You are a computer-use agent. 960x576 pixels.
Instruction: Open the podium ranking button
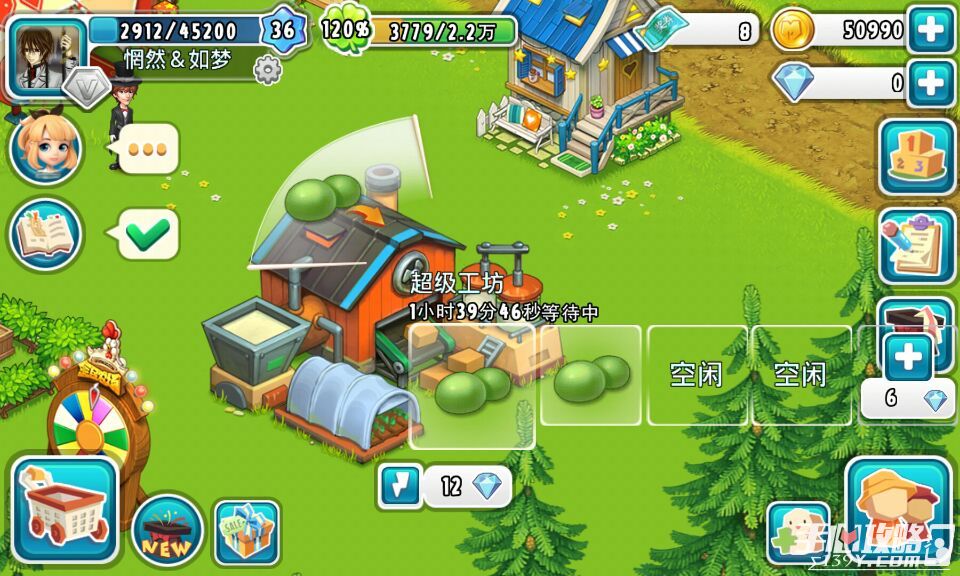tap(916, 157)
